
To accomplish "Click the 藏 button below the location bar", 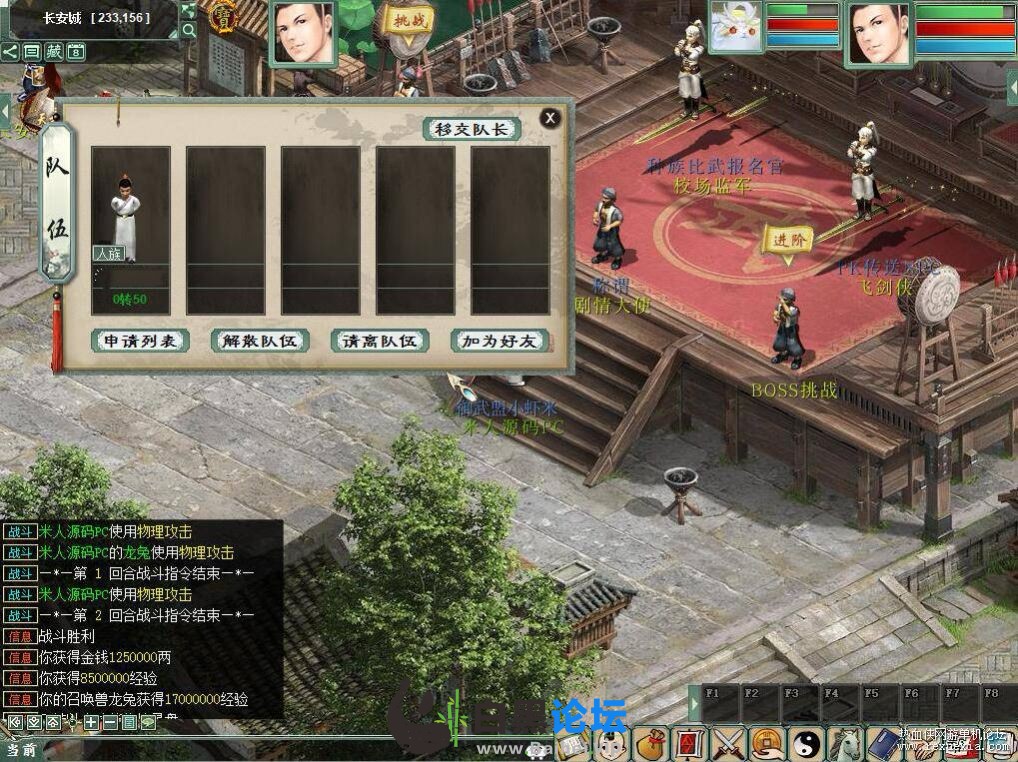I will 54,52.
